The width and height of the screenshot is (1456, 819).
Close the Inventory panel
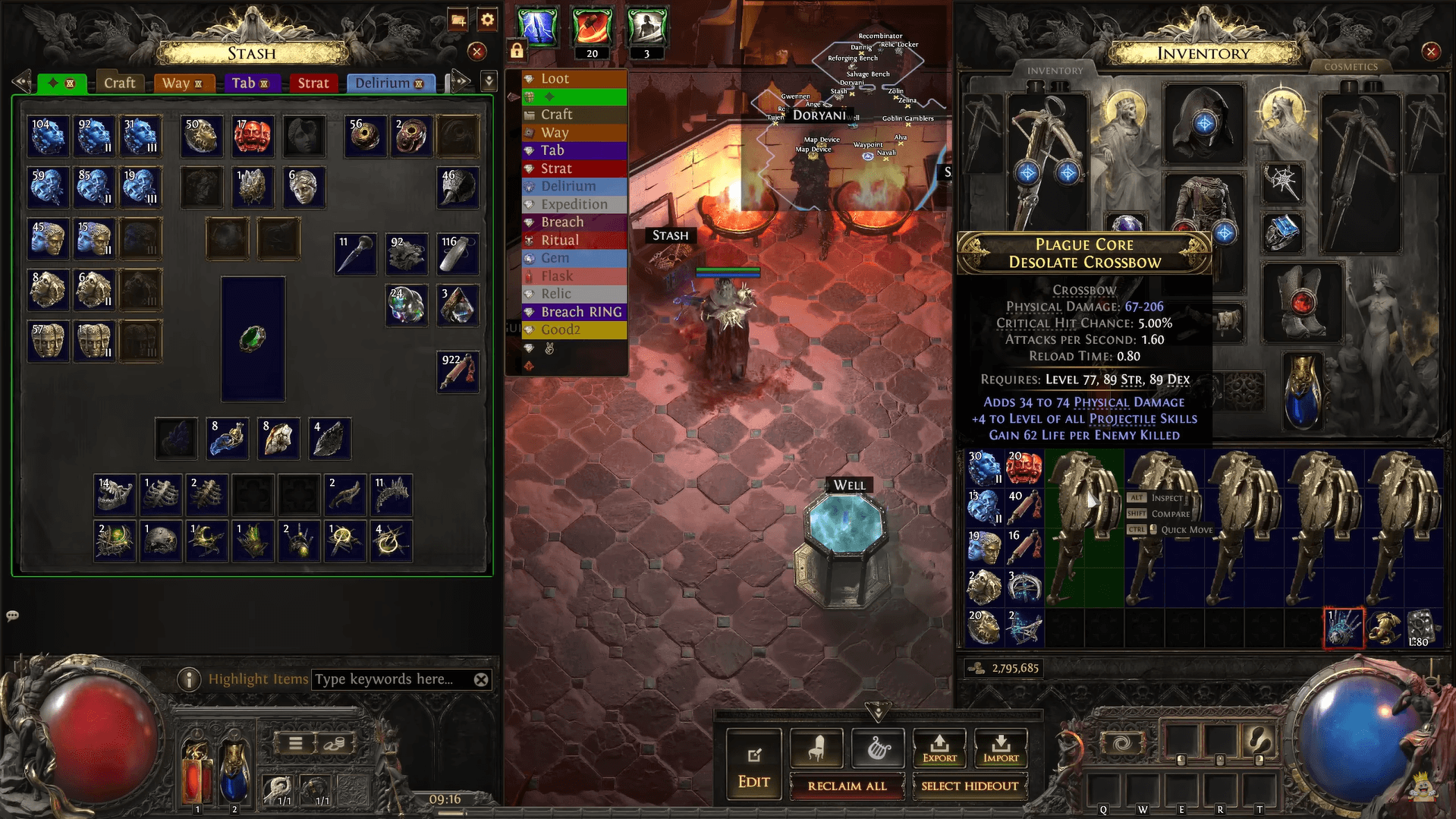[x=1431, y=52]
